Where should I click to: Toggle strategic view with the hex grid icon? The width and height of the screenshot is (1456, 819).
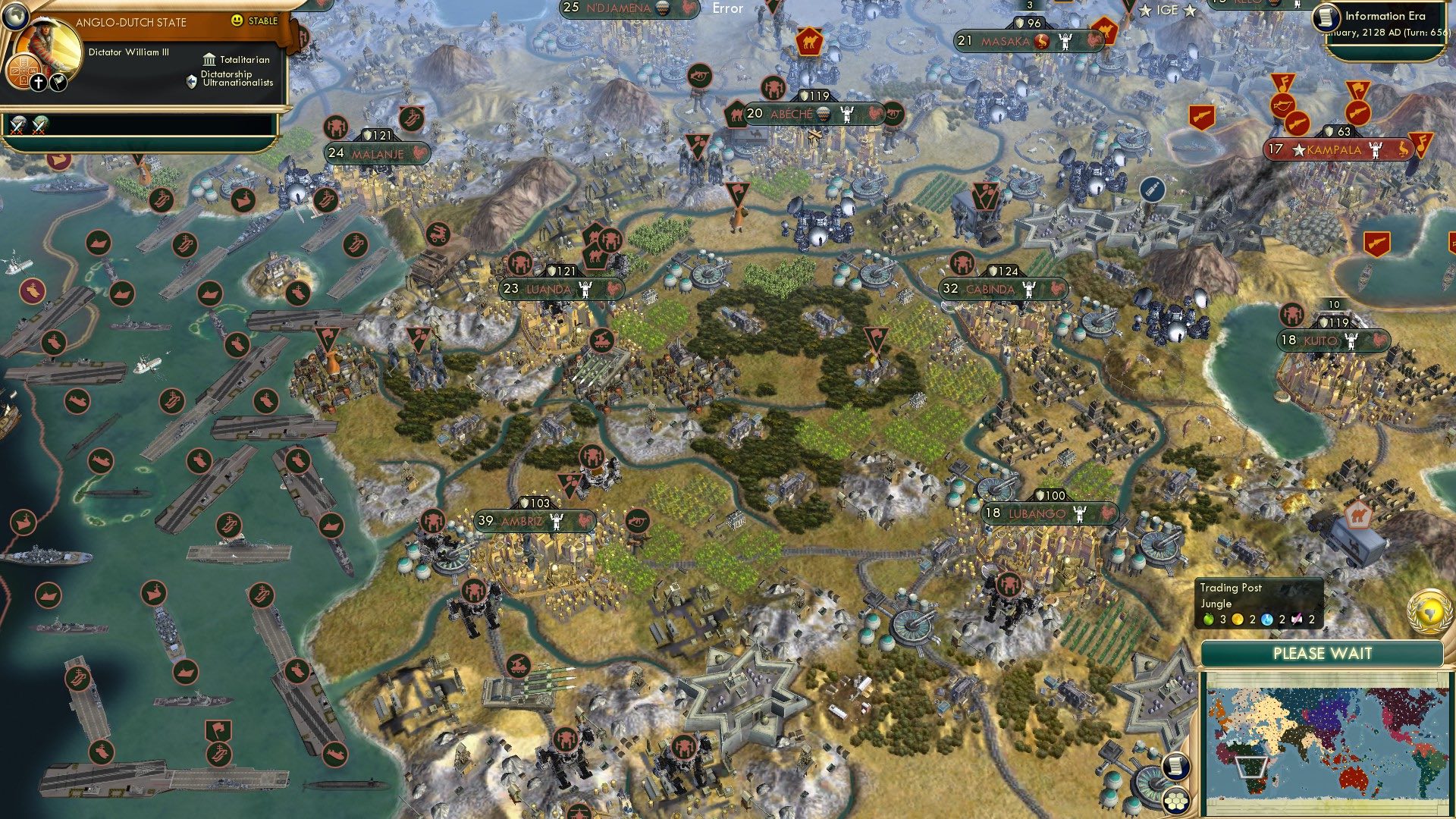coord(1176,802)
